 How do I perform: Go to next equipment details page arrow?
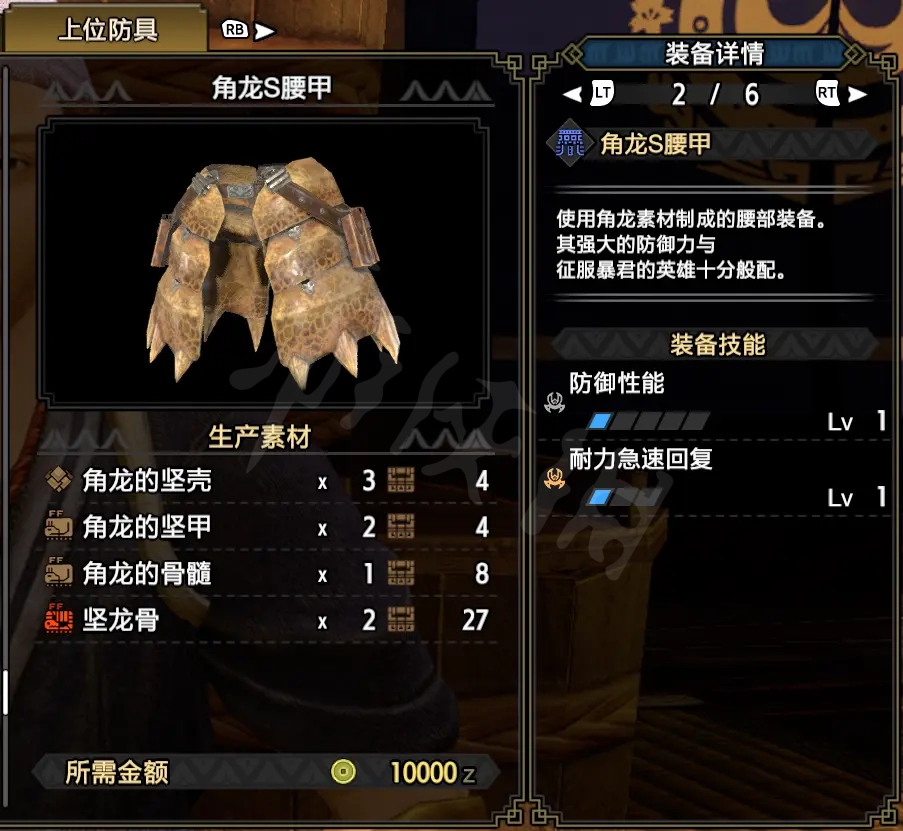[x=857, y=95]
